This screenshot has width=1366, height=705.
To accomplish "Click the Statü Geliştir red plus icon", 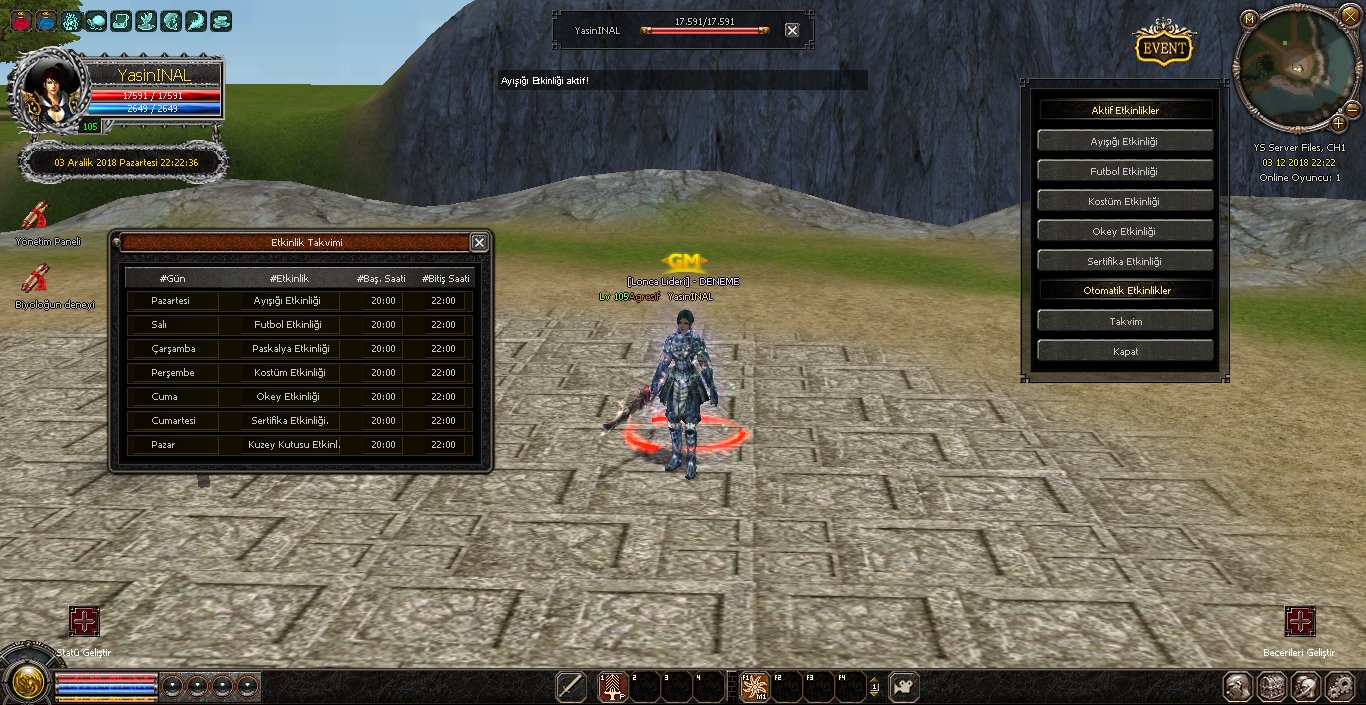I will click(x=84, y=621).
